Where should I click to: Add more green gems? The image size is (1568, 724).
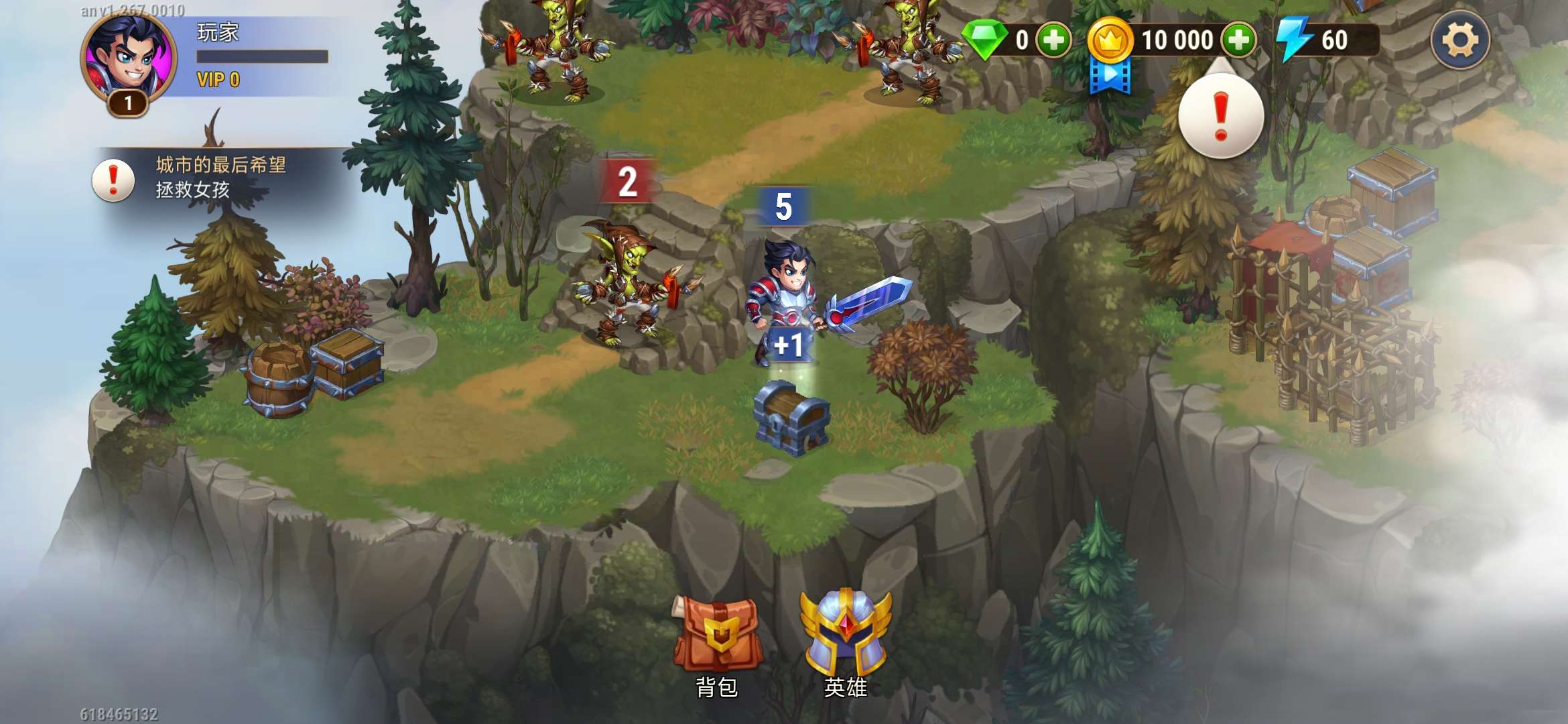pyautogui.click(x=1053, y=40)
